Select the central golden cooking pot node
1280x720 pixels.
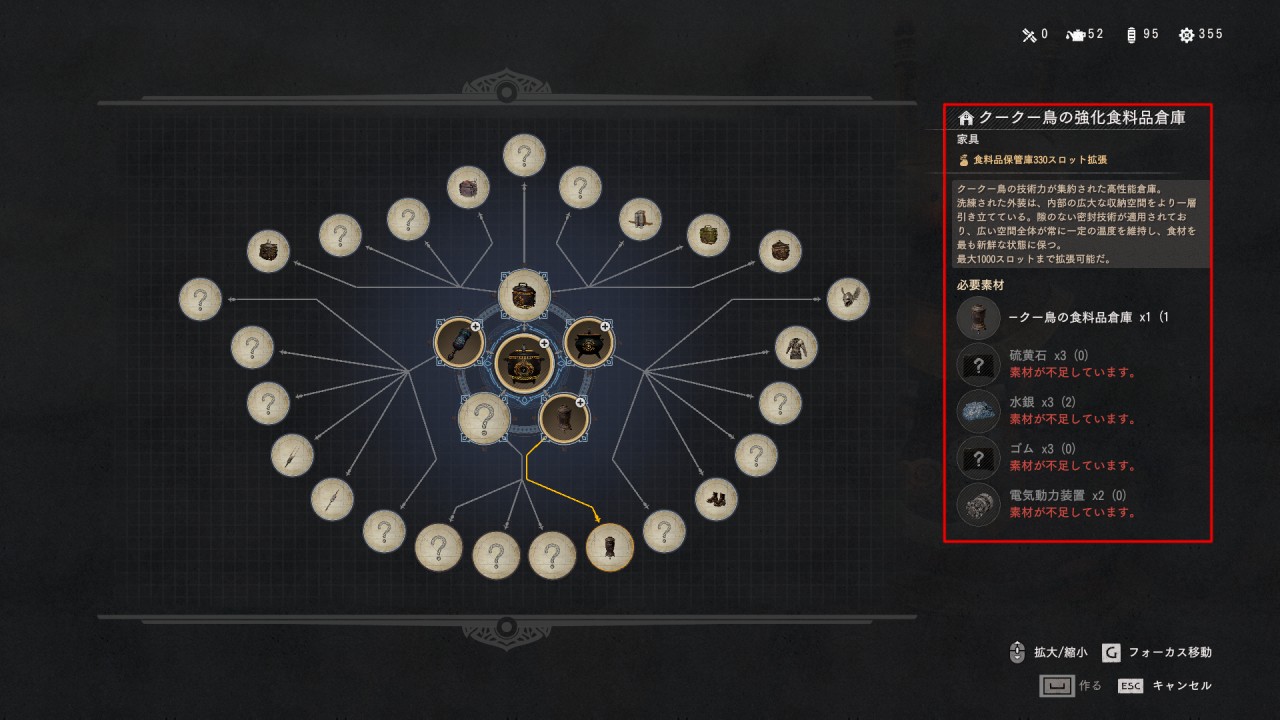tap(524, 362)
